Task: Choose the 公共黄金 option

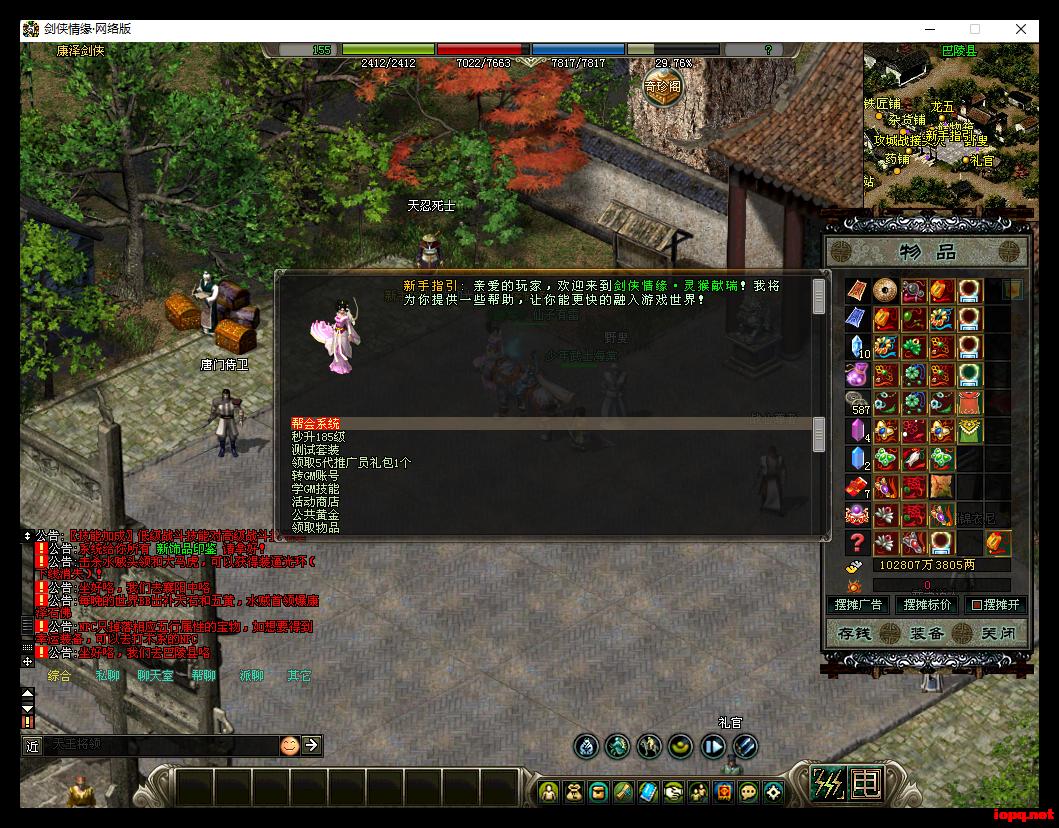Action: [x=316, y=515]
